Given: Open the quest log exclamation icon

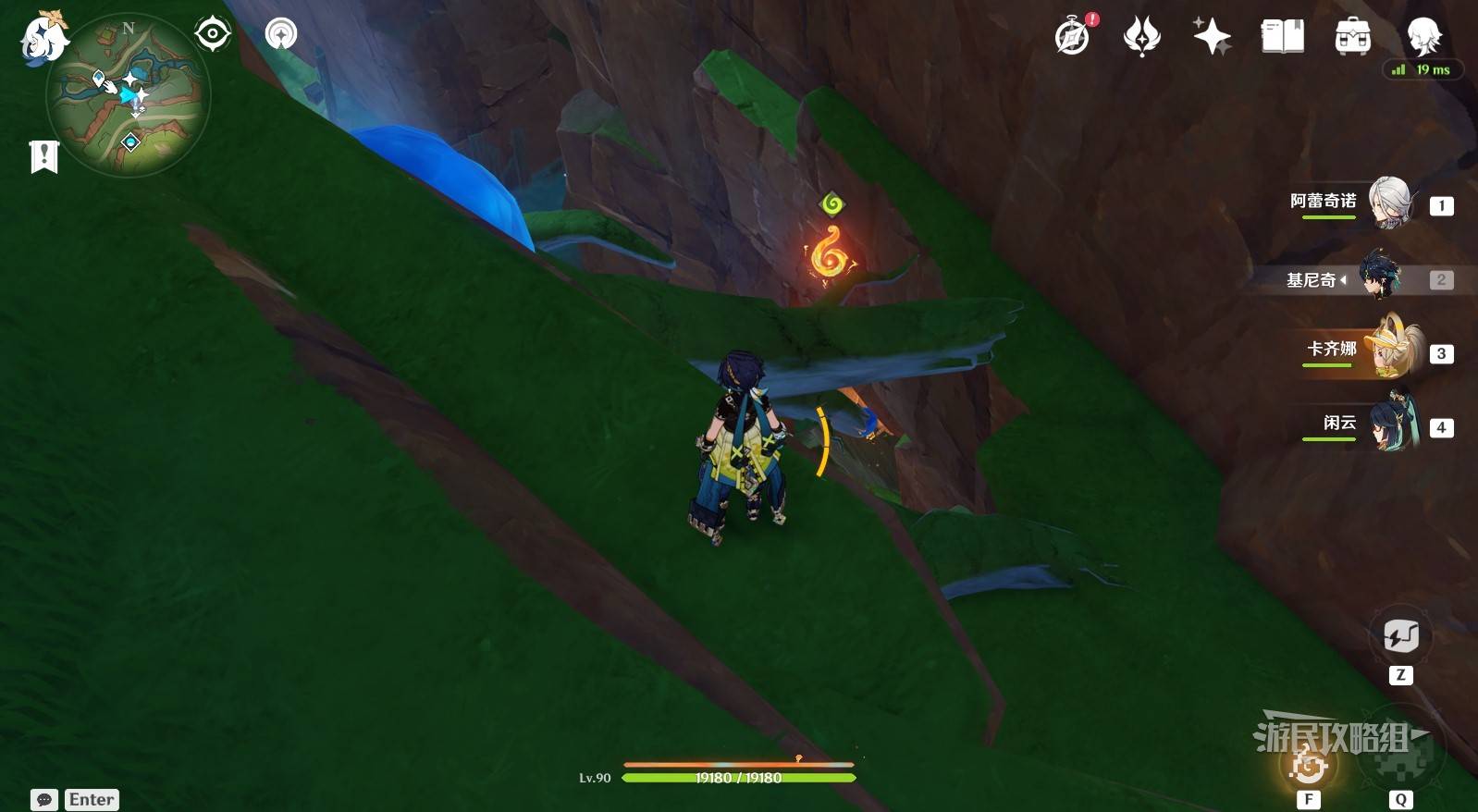Looking at the screenshot, I should point(43,156).
